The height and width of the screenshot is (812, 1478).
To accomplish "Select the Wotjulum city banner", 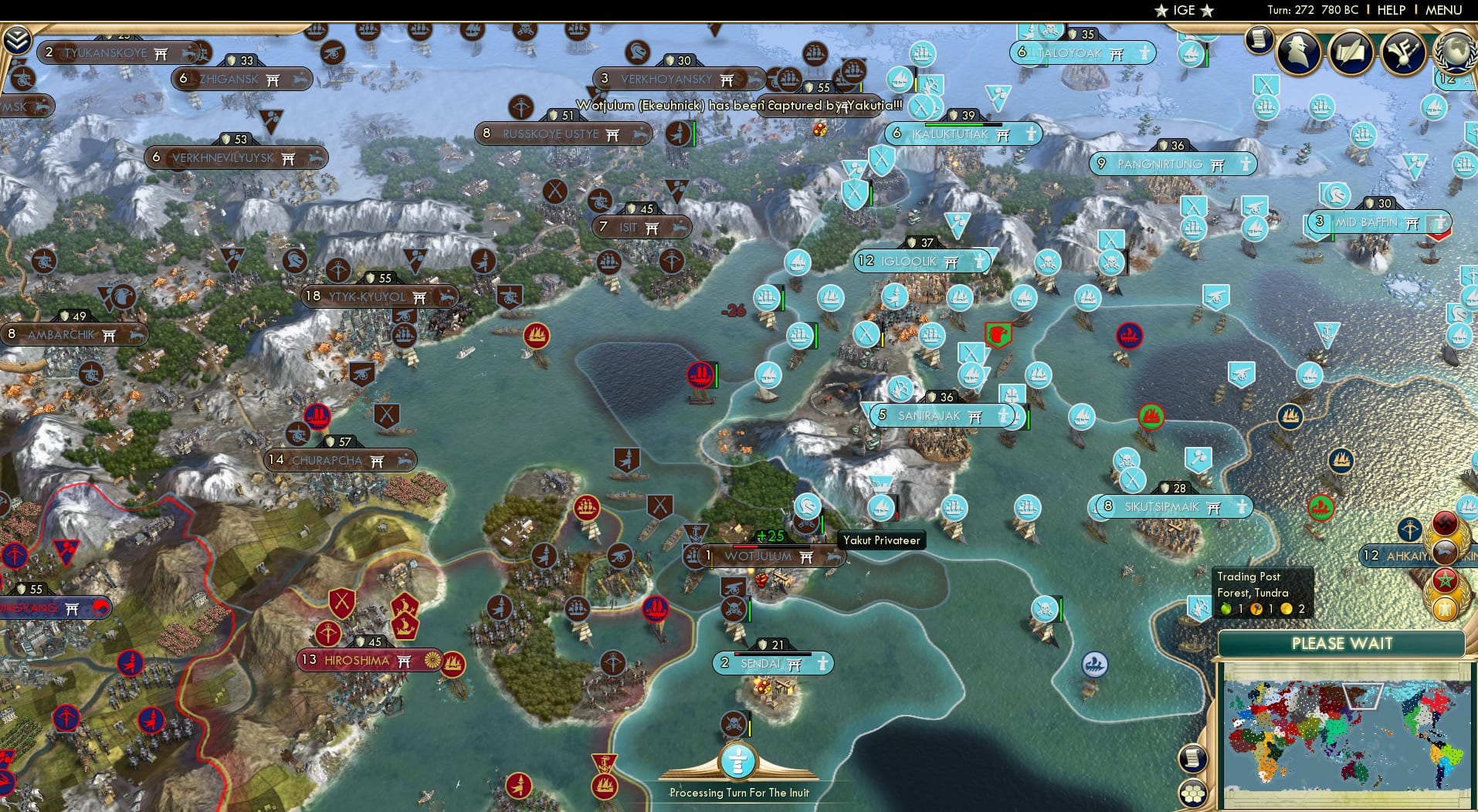I will [761, 556].
